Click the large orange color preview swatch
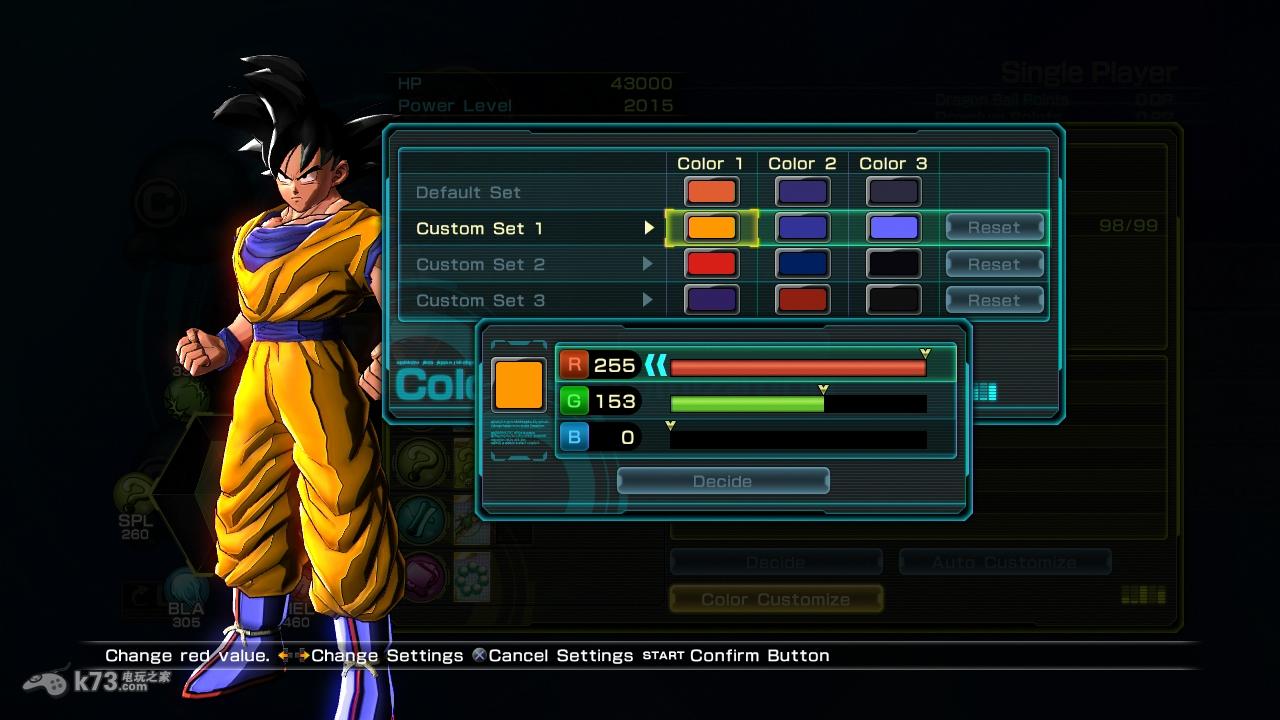Viewport: 1280px width, 720px height. tap(519, 385)
